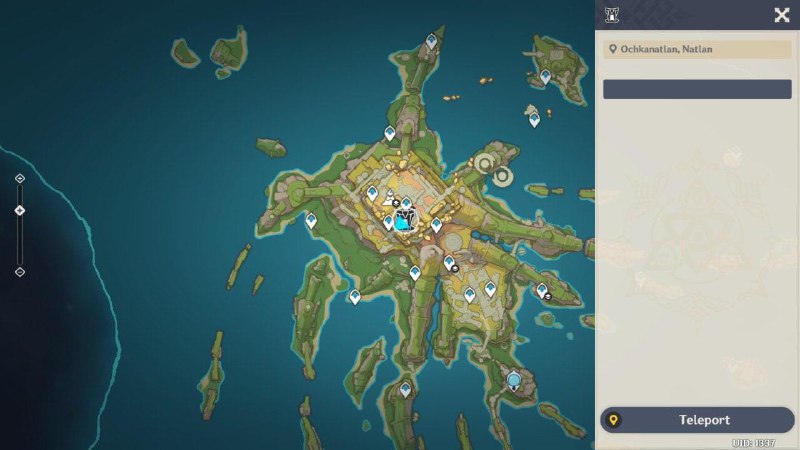Close the map detail panel
This screenshot has height=450, width=800.
click(x=782, y=14)
